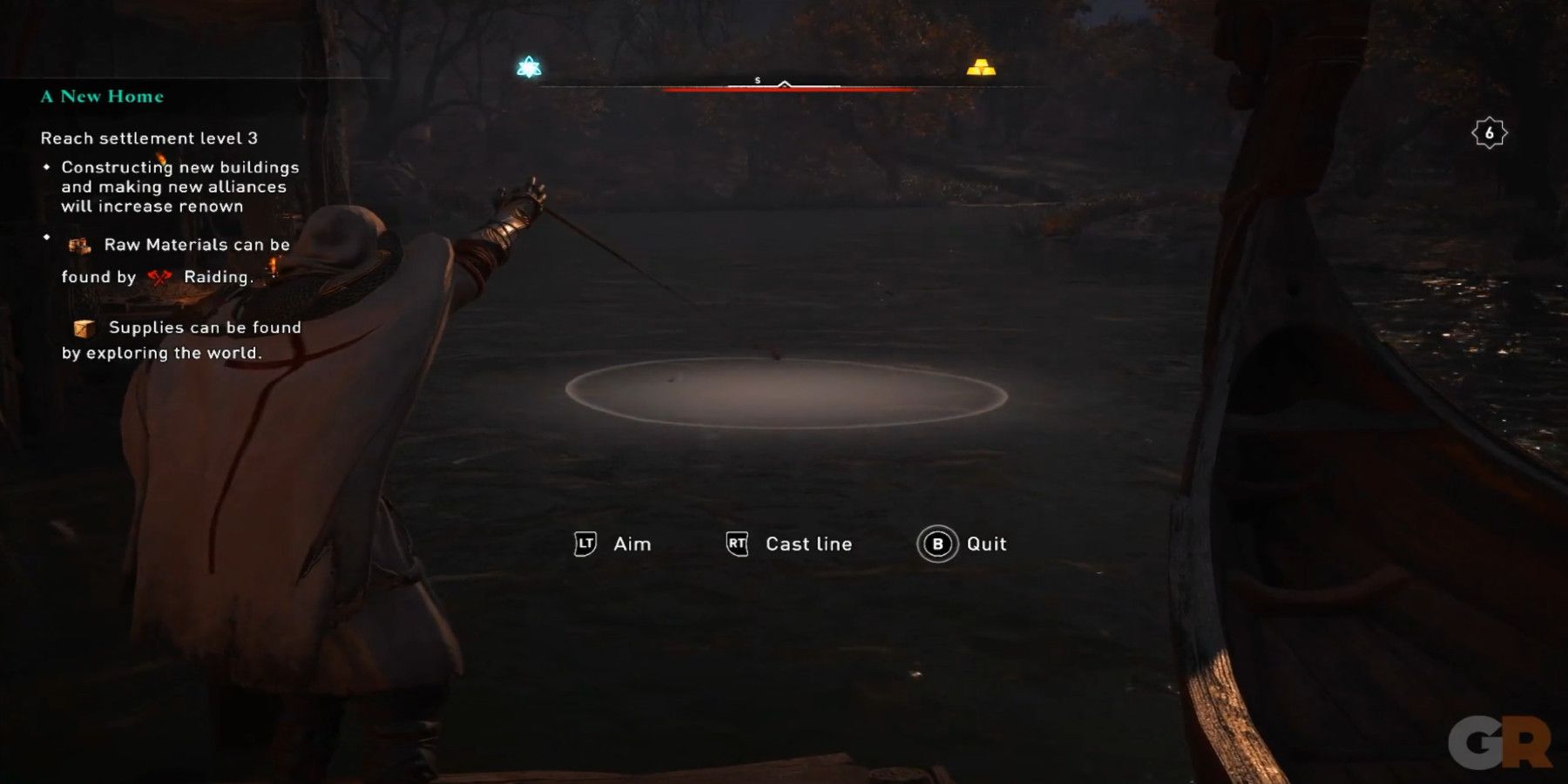This screenshot has width=1568, height=784.
Task: Expand the compass chevron pointer
Action: coord(785,84)
